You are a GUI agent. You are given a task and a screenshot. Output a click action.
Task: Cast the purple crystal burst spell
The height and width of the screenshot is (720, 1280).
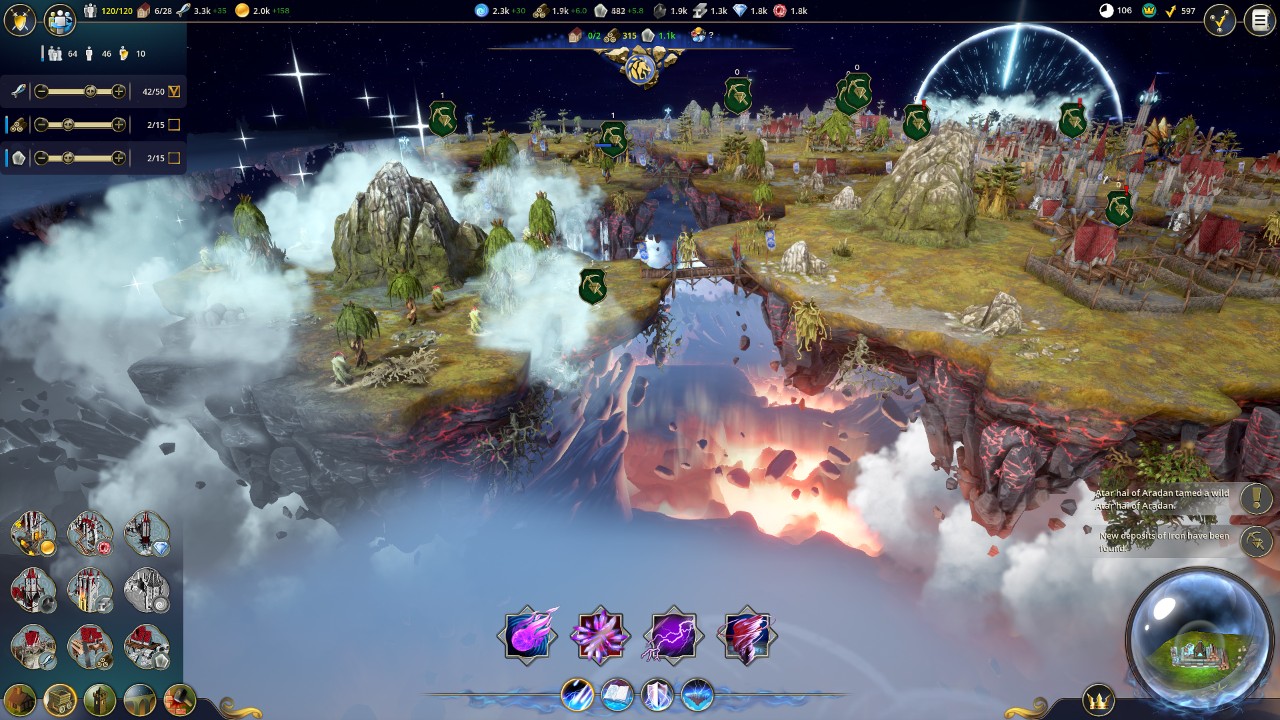pyautogui.click(x=600, y=635)
